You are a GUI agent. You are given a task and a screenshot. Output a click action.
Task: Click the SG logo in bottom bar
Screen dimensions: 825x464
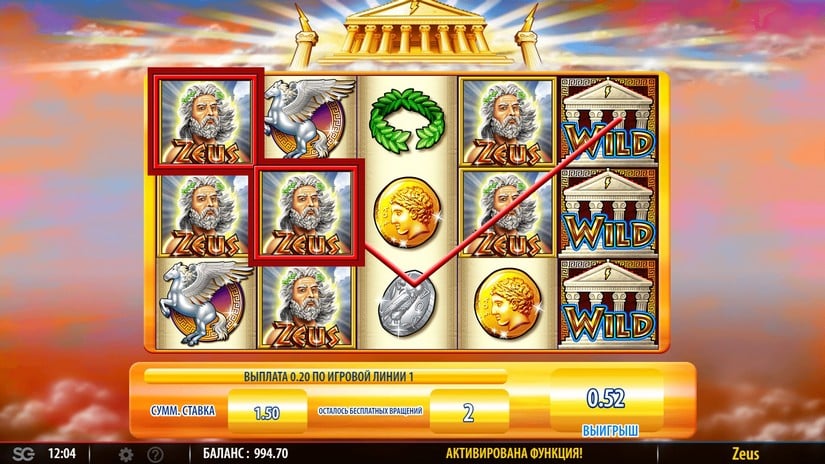coord(21,454)
